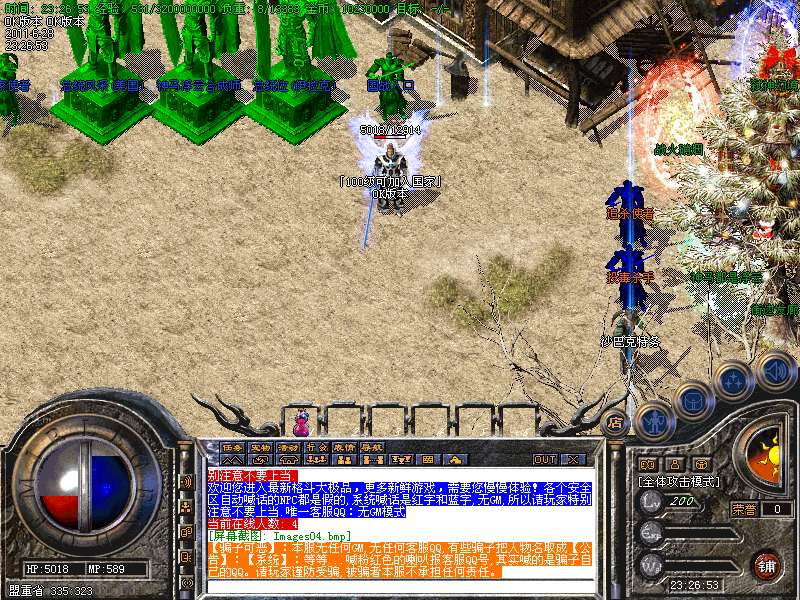Click the red 铺 stall button
800x600 pixels.
coord(766,565)
